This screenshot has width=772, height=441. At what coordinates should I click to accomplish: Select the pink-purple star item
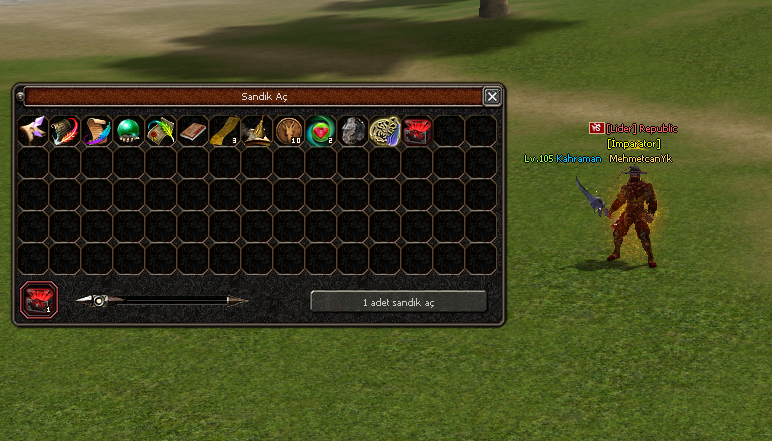[x=33, y=131]
